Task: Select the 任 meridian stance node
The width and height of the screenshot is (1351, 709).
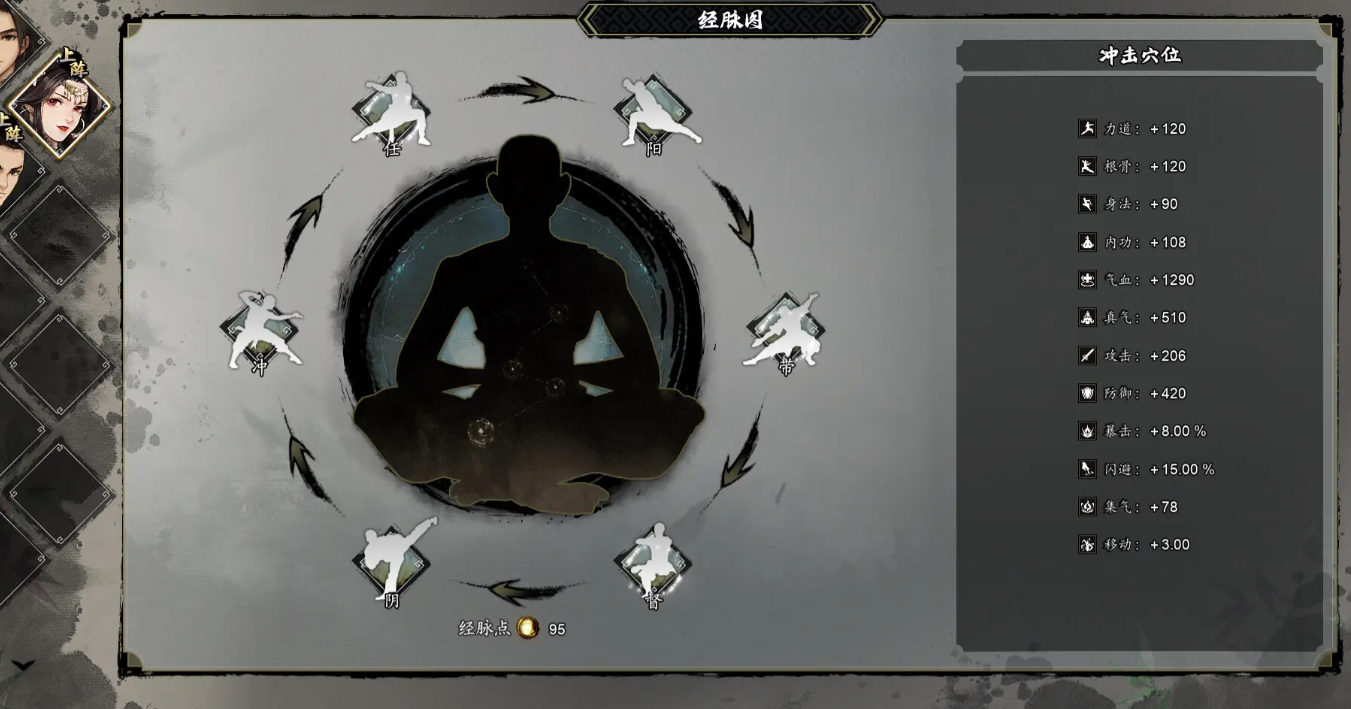Action: point(392,112)
